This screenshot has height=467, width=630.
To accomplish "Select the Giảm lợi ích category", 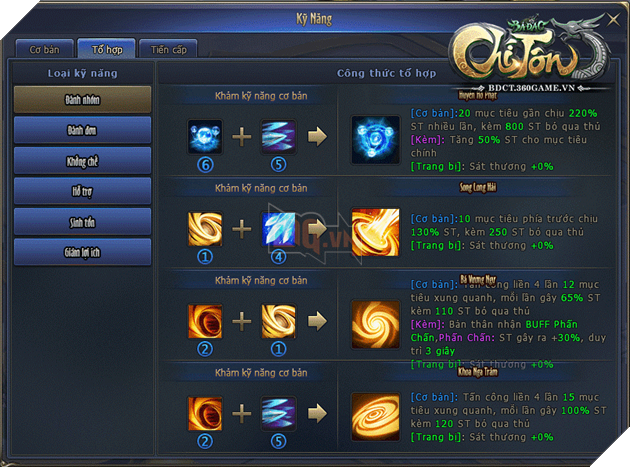I will pyautogui.click(x=83, y=252).
